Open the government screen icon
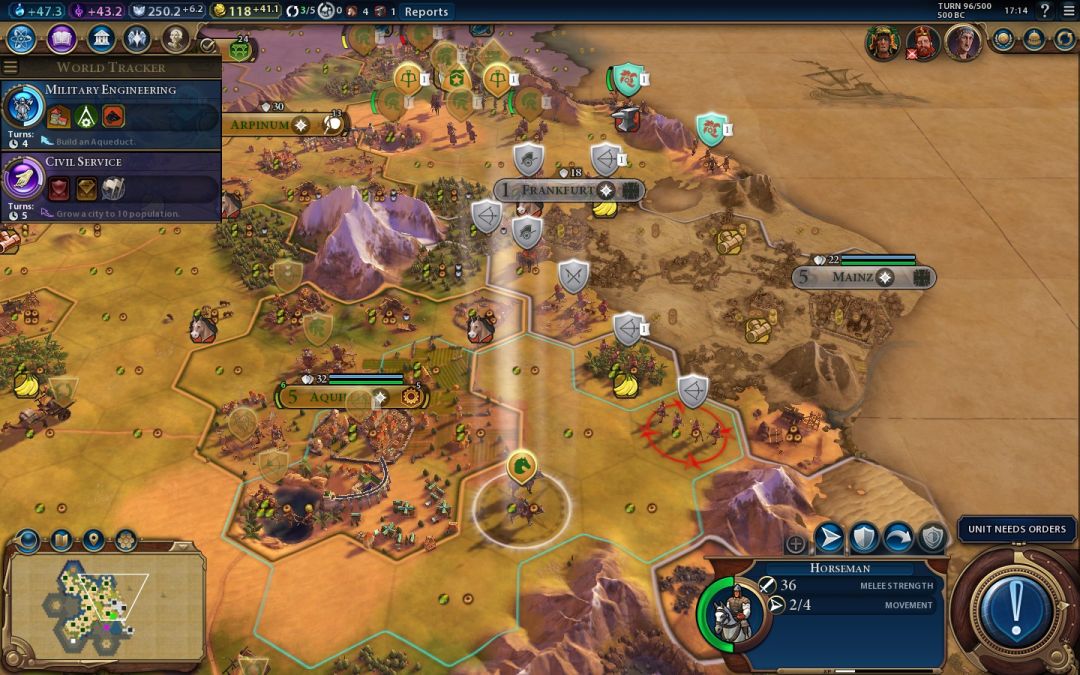1080x675 pixels. (100, 39)
